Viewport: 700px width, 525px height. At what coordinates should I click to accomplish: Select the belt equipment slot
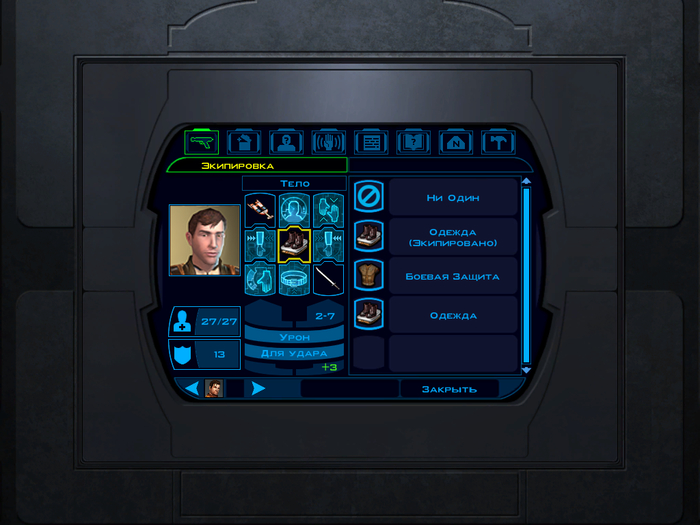tap(294, 278)
